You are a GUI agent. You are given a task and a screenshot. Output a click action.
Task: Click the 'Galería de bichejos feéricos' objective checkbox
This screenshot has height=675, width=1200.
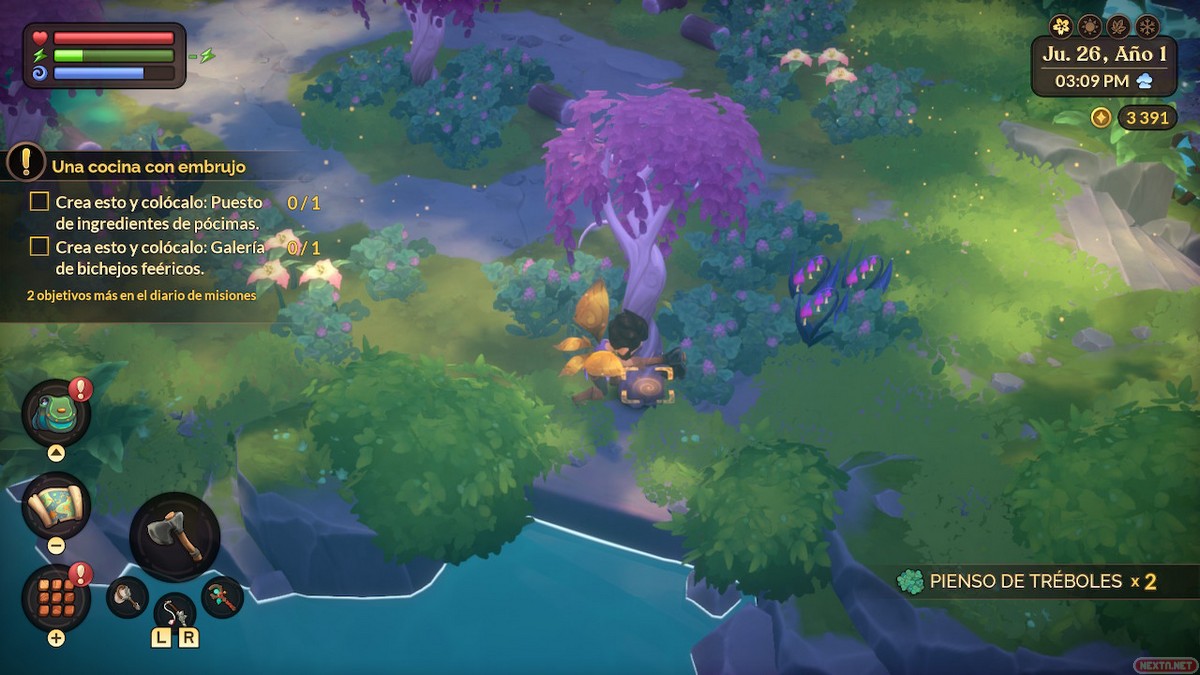[x=39, y=247]
